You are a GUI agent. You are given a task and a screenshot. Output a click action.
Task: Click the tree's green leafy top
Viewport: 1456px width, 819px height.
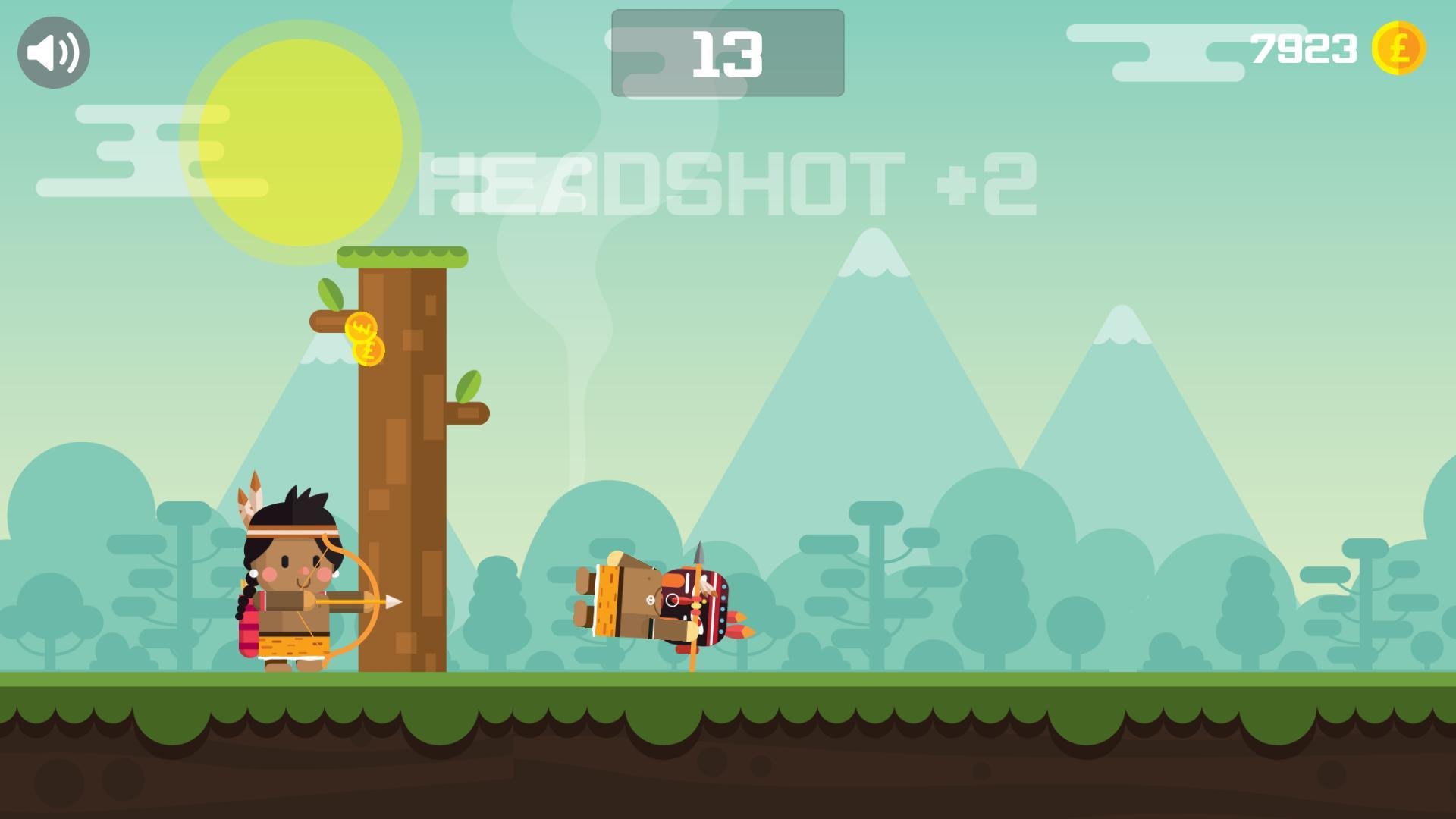click(402, 258)
